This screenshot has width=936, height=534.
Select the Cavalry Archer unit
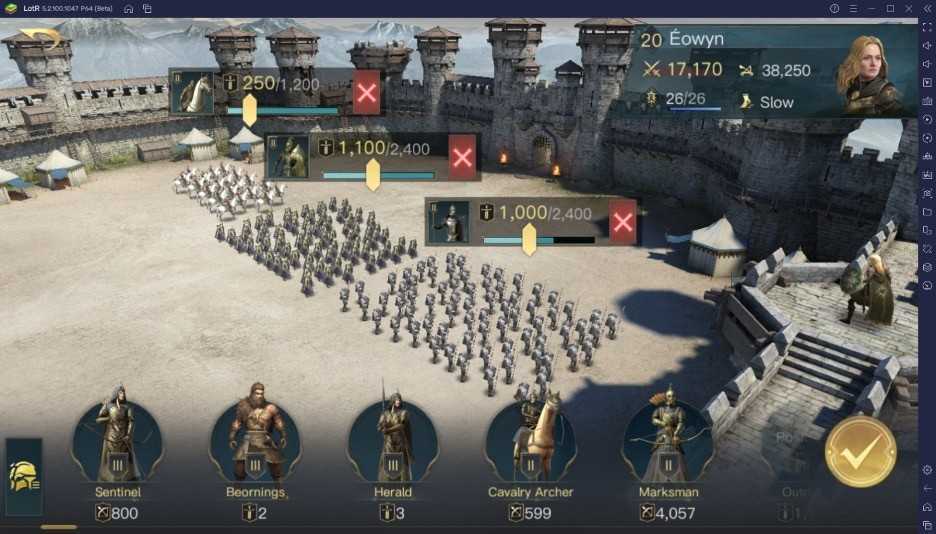pos(530,441)
